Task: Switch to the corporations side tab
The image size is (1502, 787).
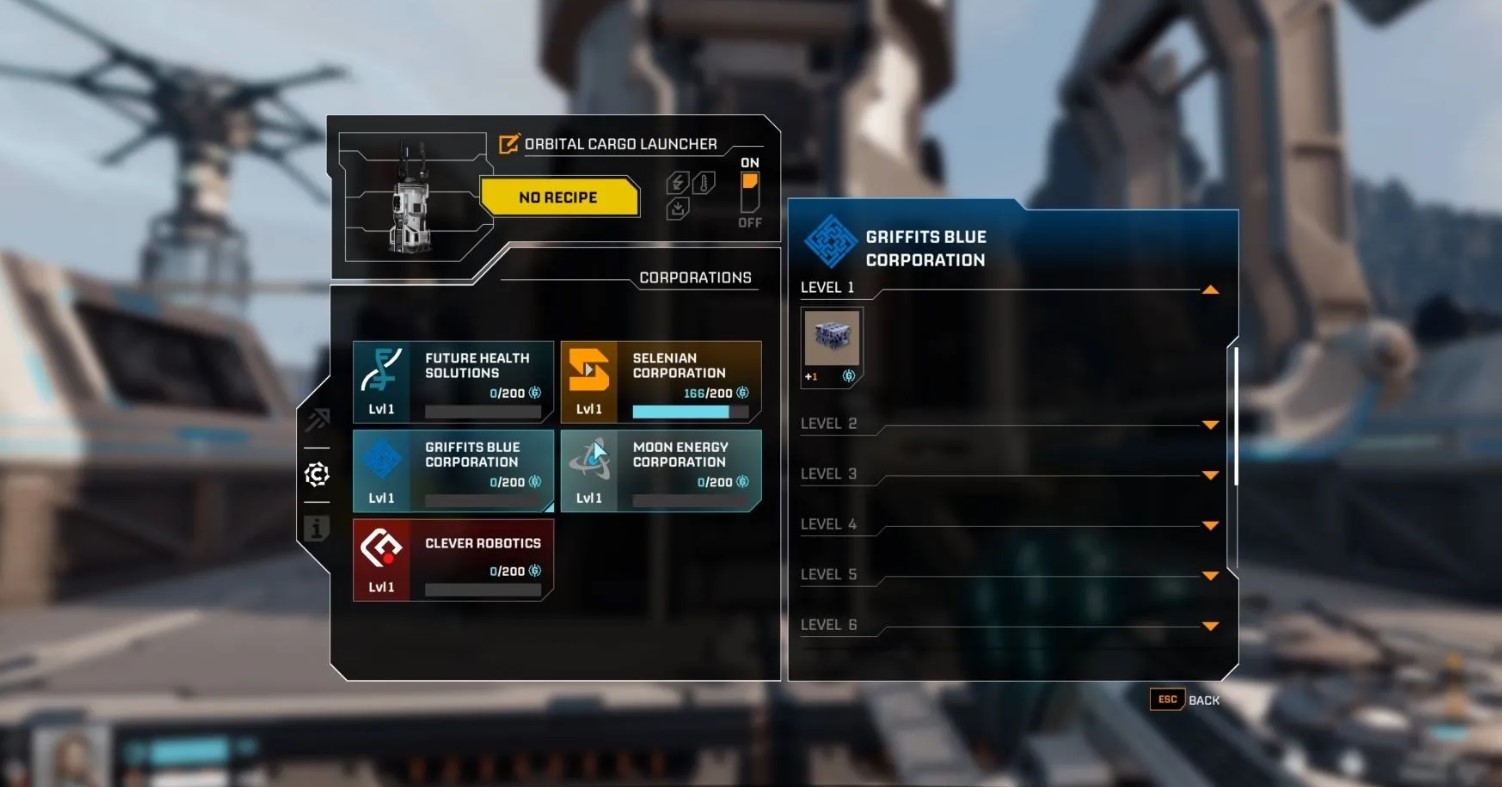Action: coord(317,474)
